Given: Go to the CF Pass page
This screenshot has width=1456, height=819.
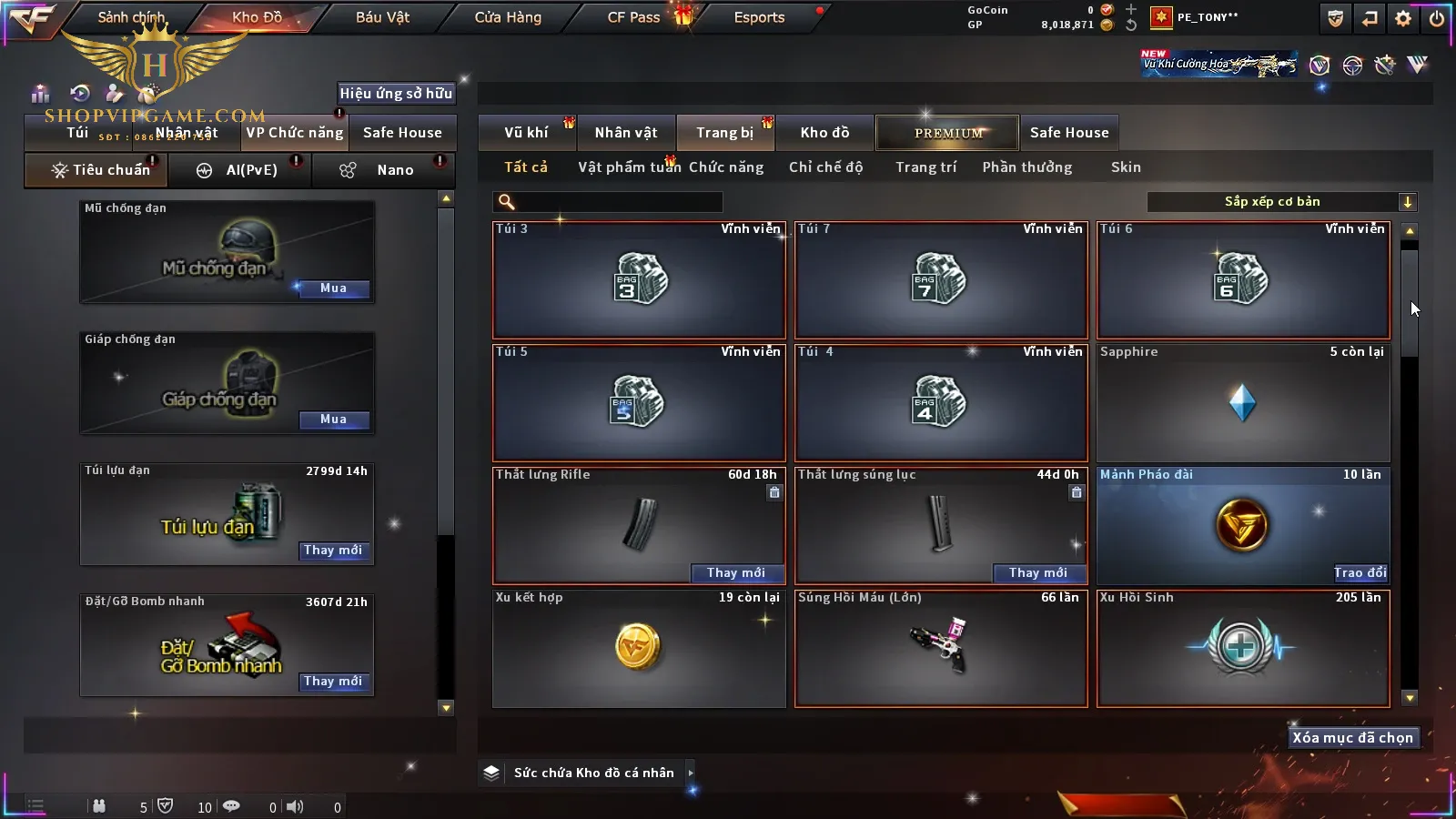Looking at the screenshot, I should pyautogui.click(x=633, y=17).
